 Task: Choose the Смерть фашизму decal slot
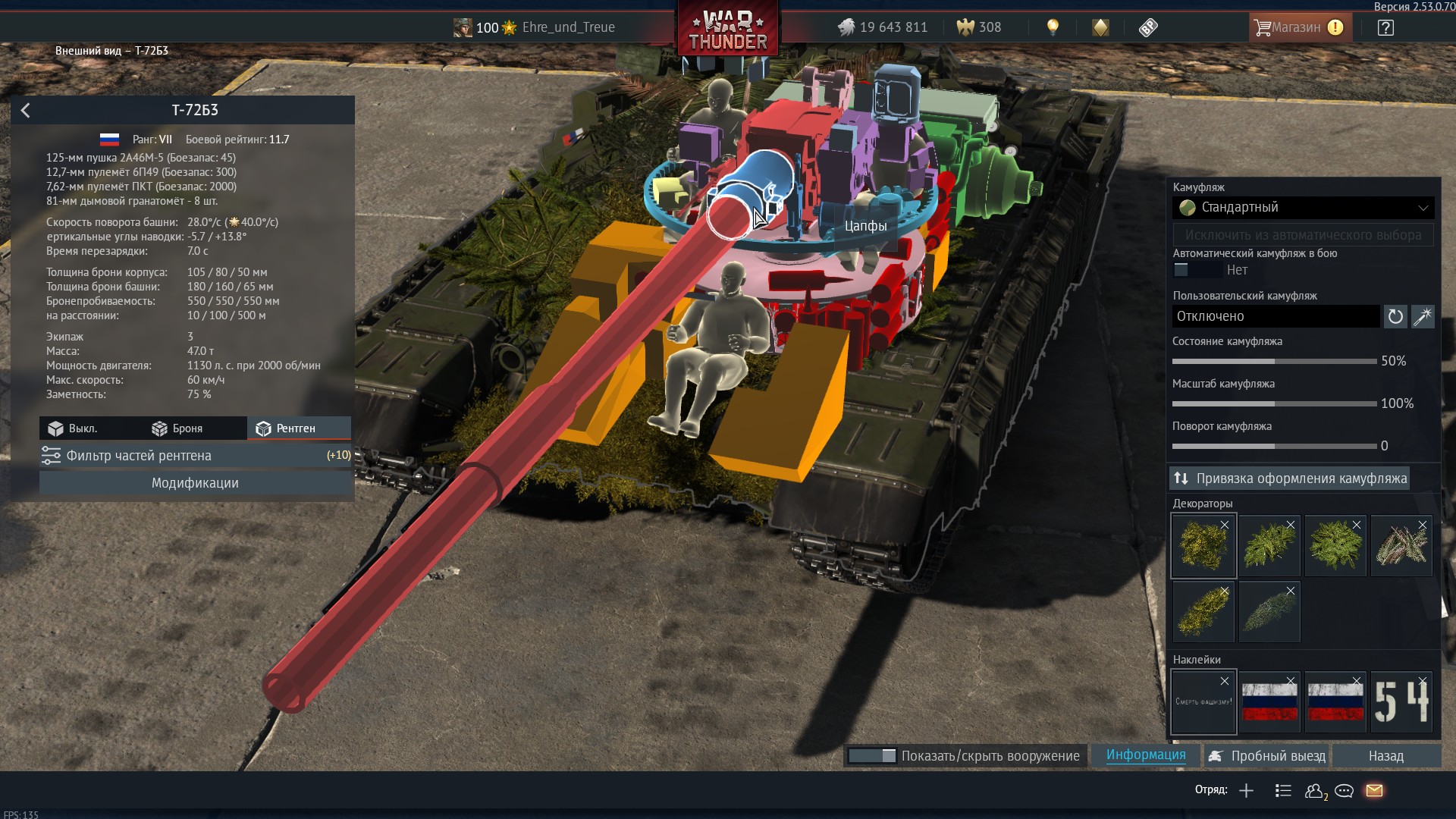(1203, 701)
